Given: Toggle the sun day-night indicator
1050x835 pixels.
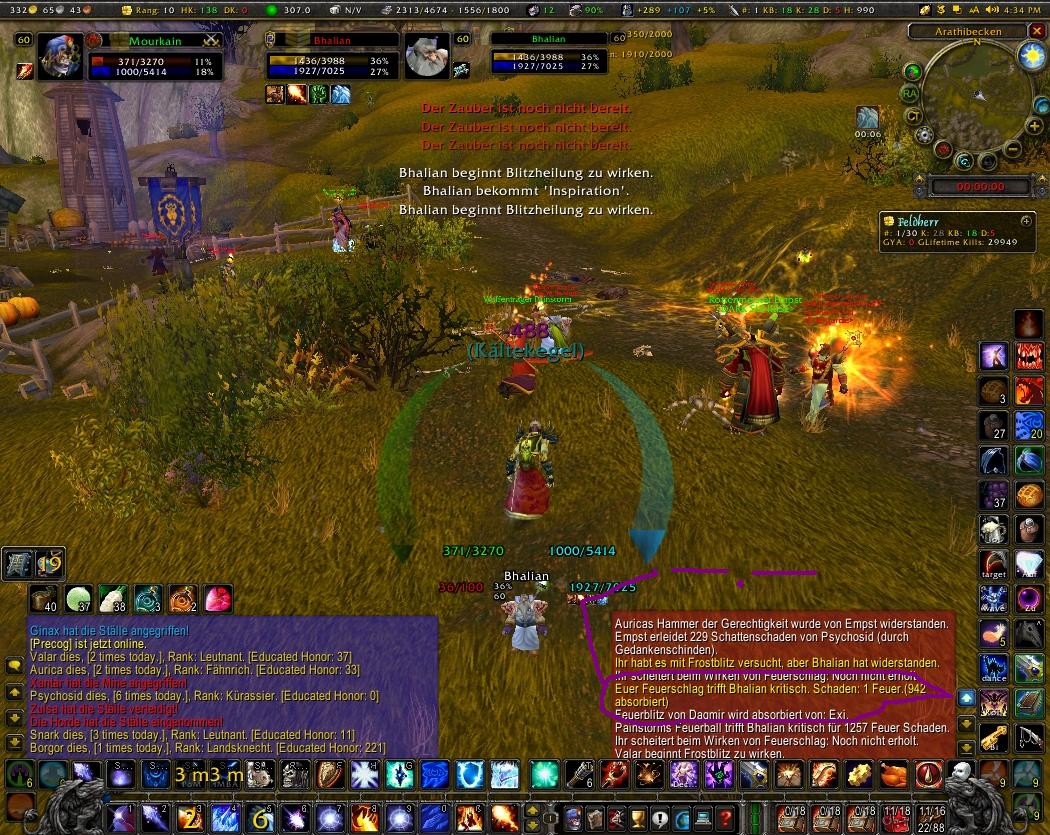Looking at the screenshot, I should click(x=1030, y=56).
